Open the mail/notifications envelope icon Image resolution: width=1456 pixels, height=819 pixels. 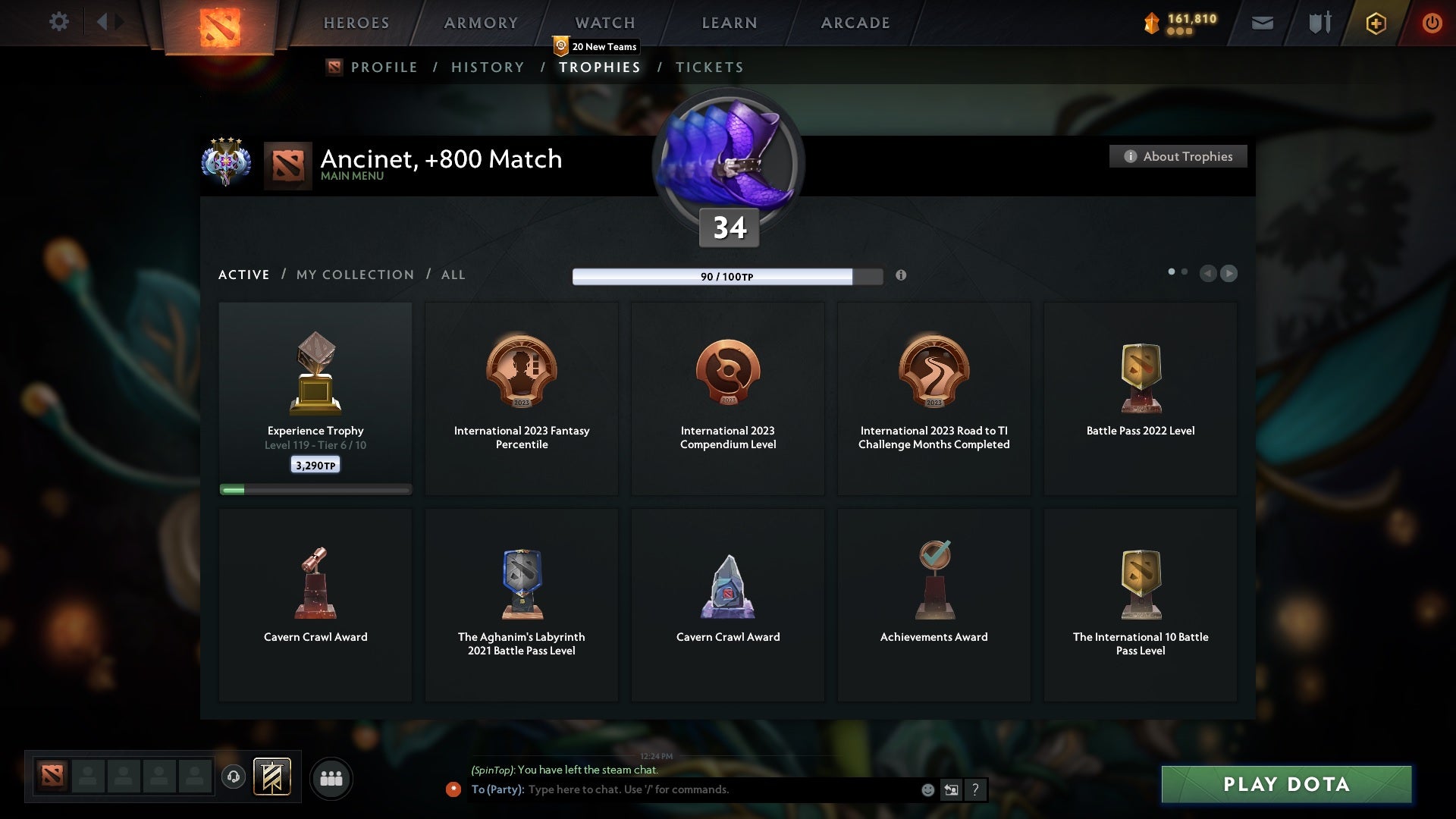1261,23
